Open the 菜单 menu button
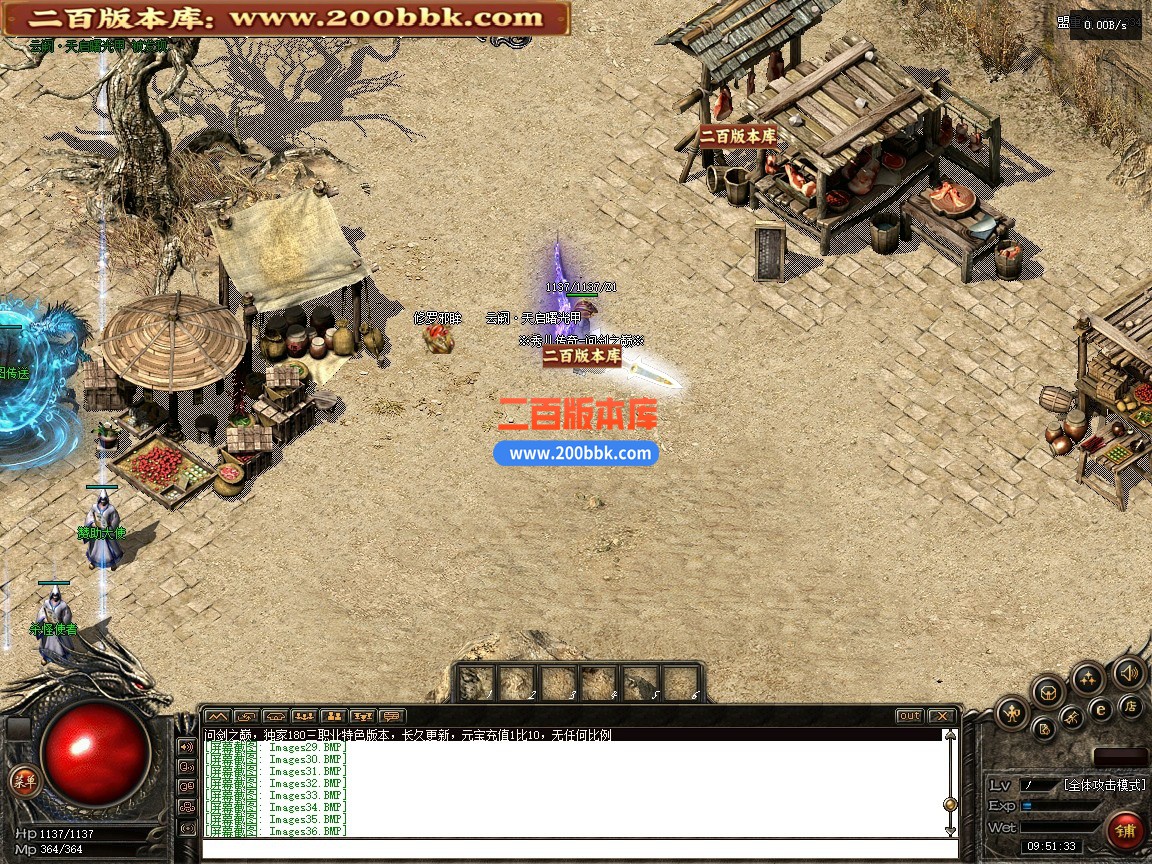 point(24,782)
